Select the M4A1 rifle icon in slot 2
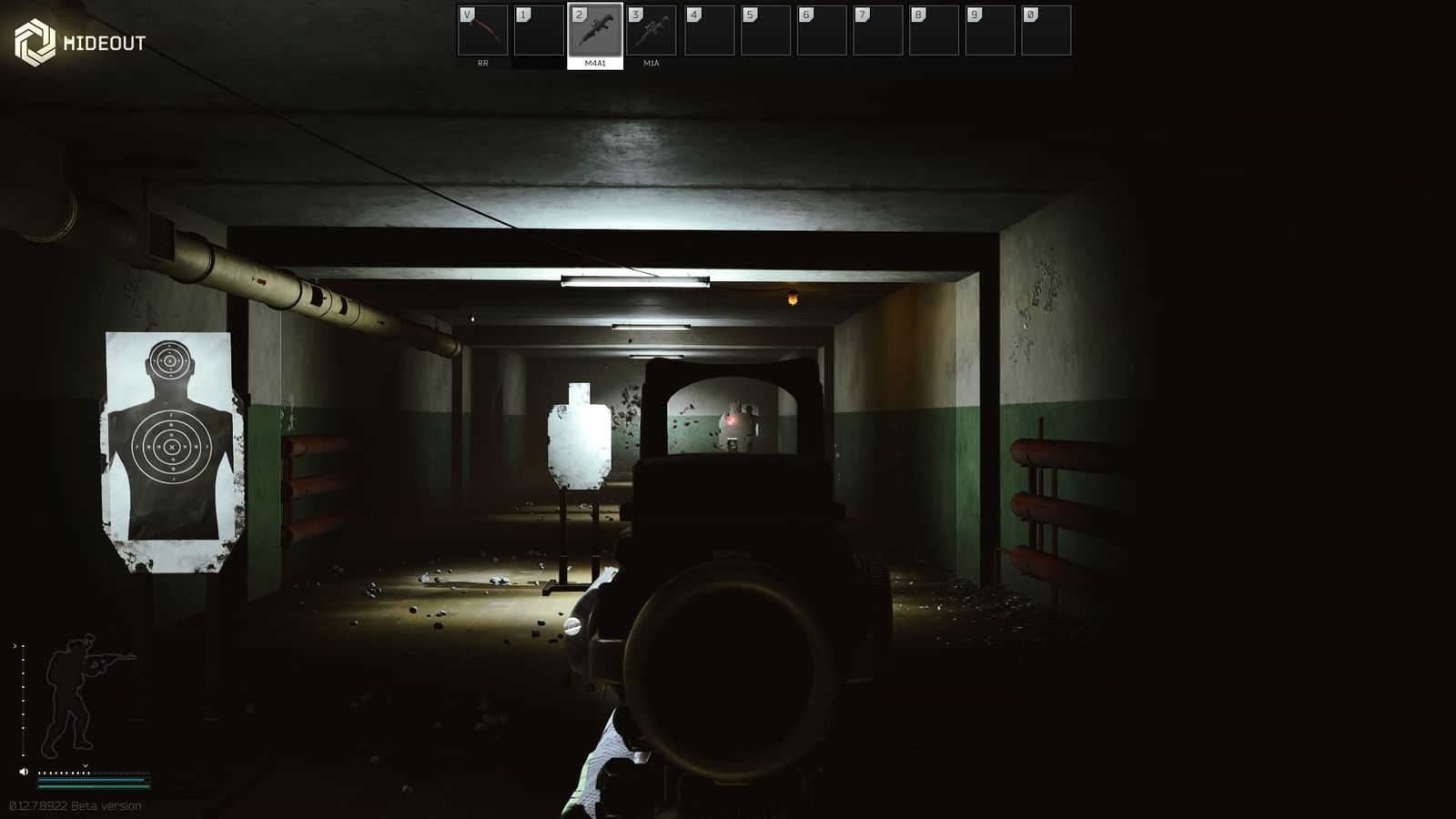The height and width of the screenshot is (819, 1456). click(x=596, y=32)
